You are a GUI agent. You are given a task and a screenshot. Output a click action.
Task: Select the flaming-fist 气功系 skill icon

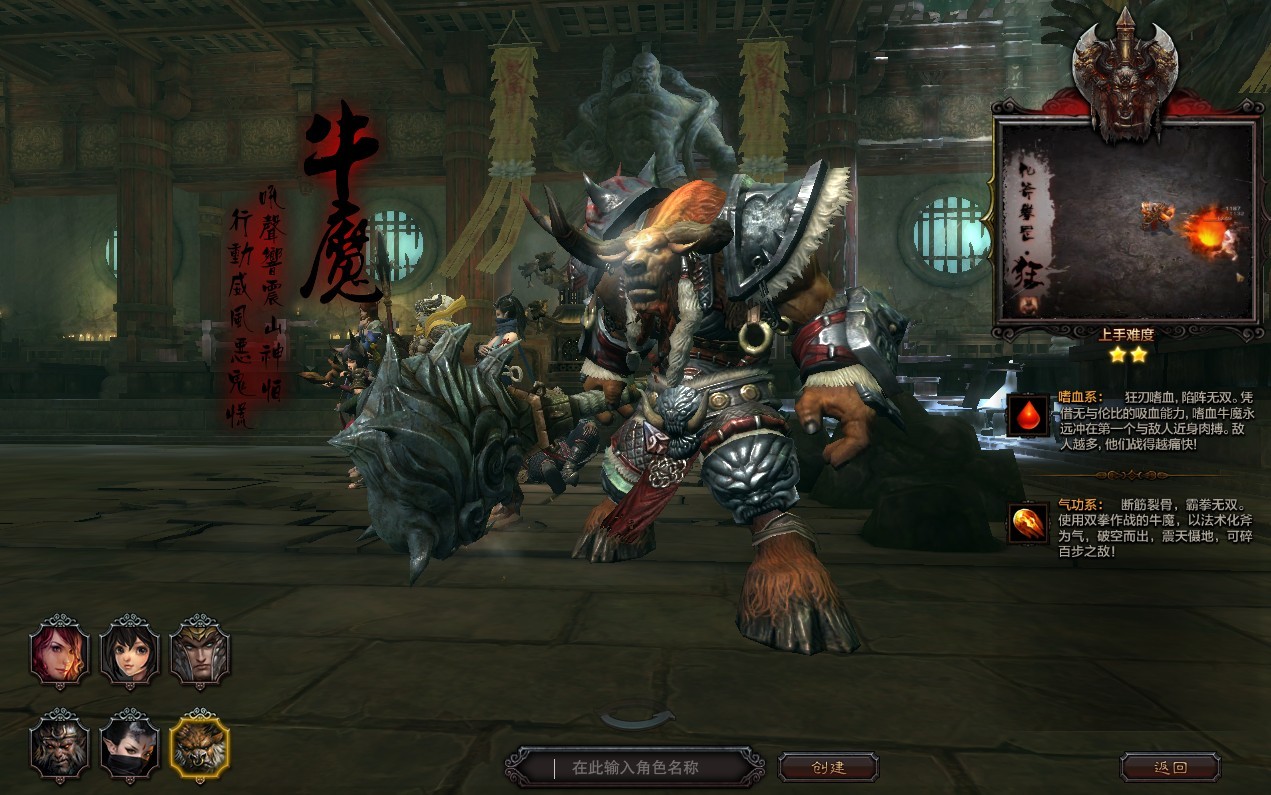pyautogui.click(x=1027, y=523)
